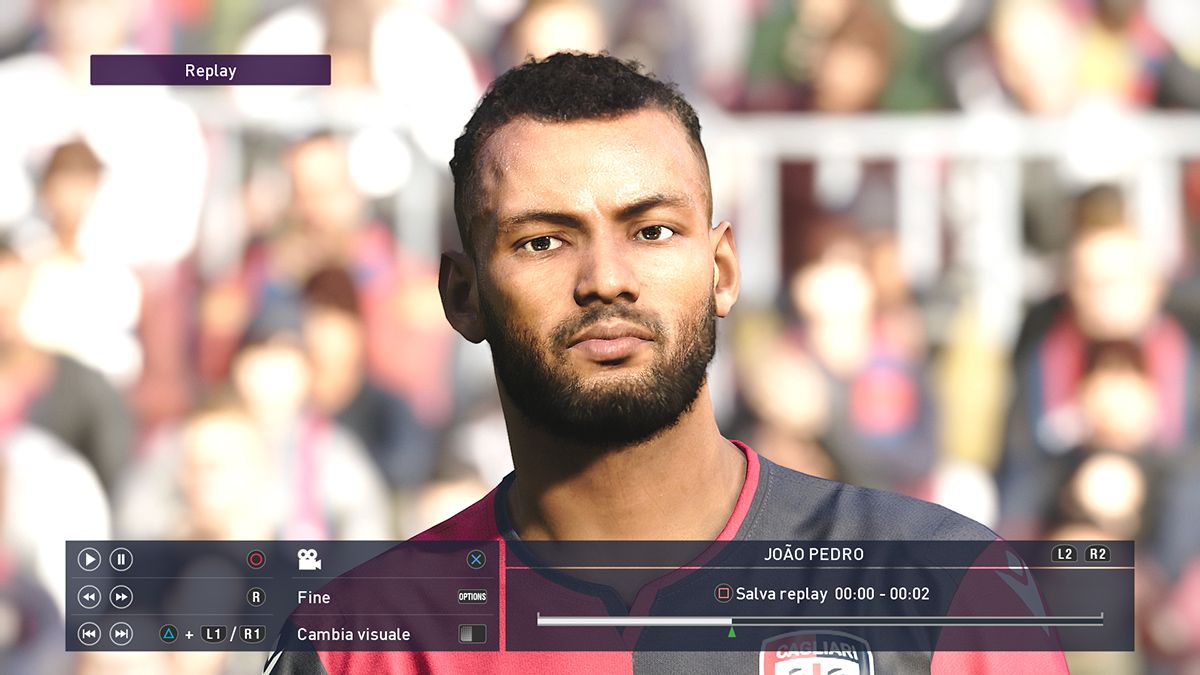Viewport: 1200px width, 675px height.
Task: Fast-forward the replay footage
Action: pyautogui.click(x=121, y=597)
